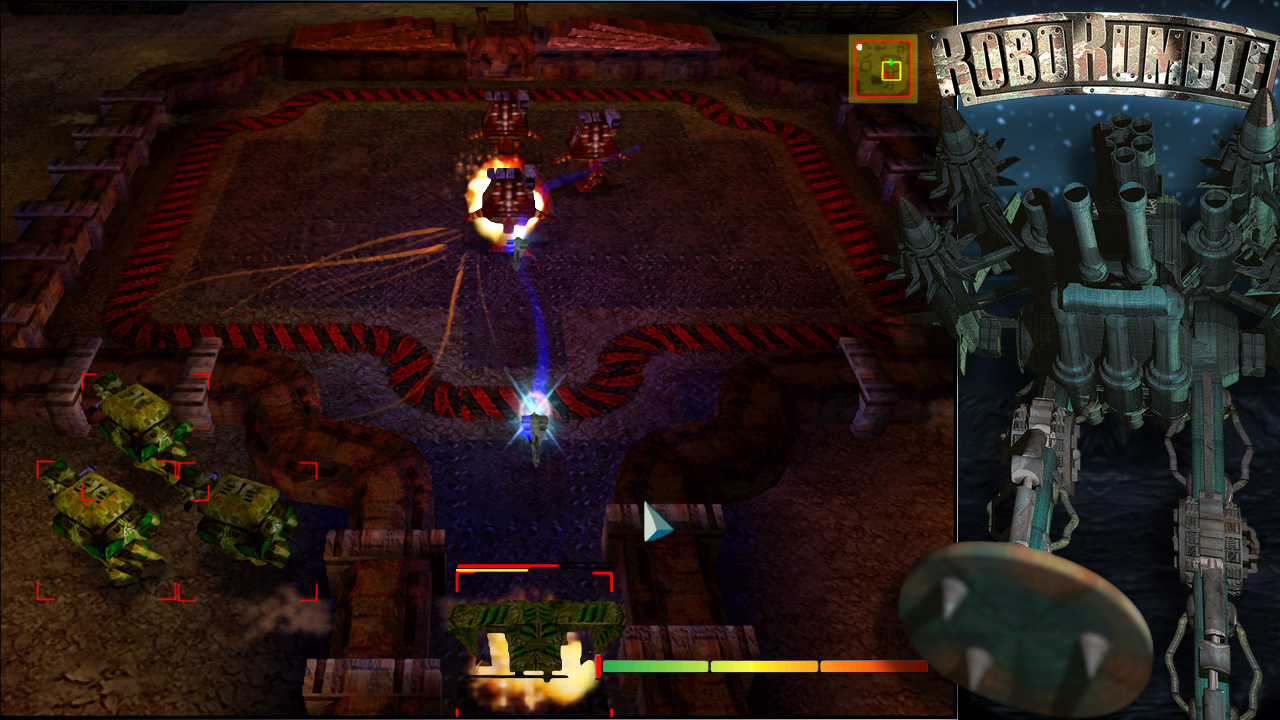Screen dimensions: 1280x720
Task: Open the minimap in the top-right corner
Action: (x=885, y=70)
